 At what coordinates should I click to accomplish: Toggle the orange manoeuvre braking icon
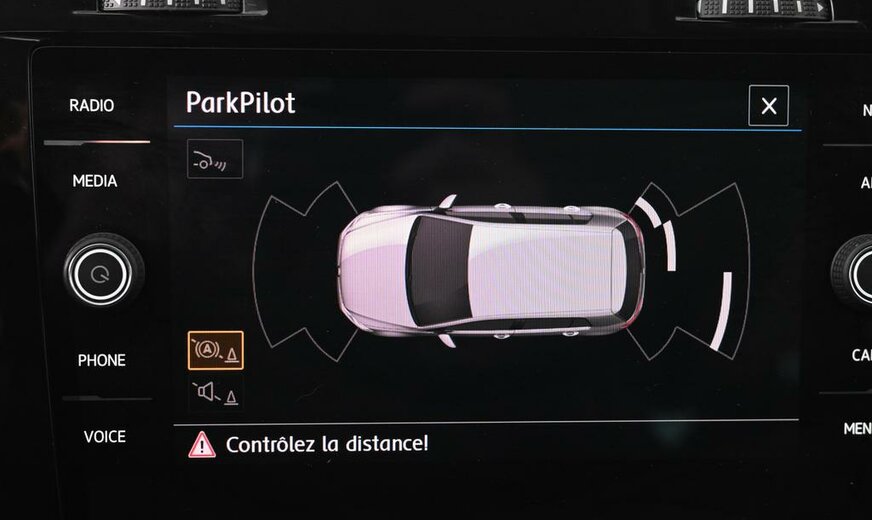(215, 350)
